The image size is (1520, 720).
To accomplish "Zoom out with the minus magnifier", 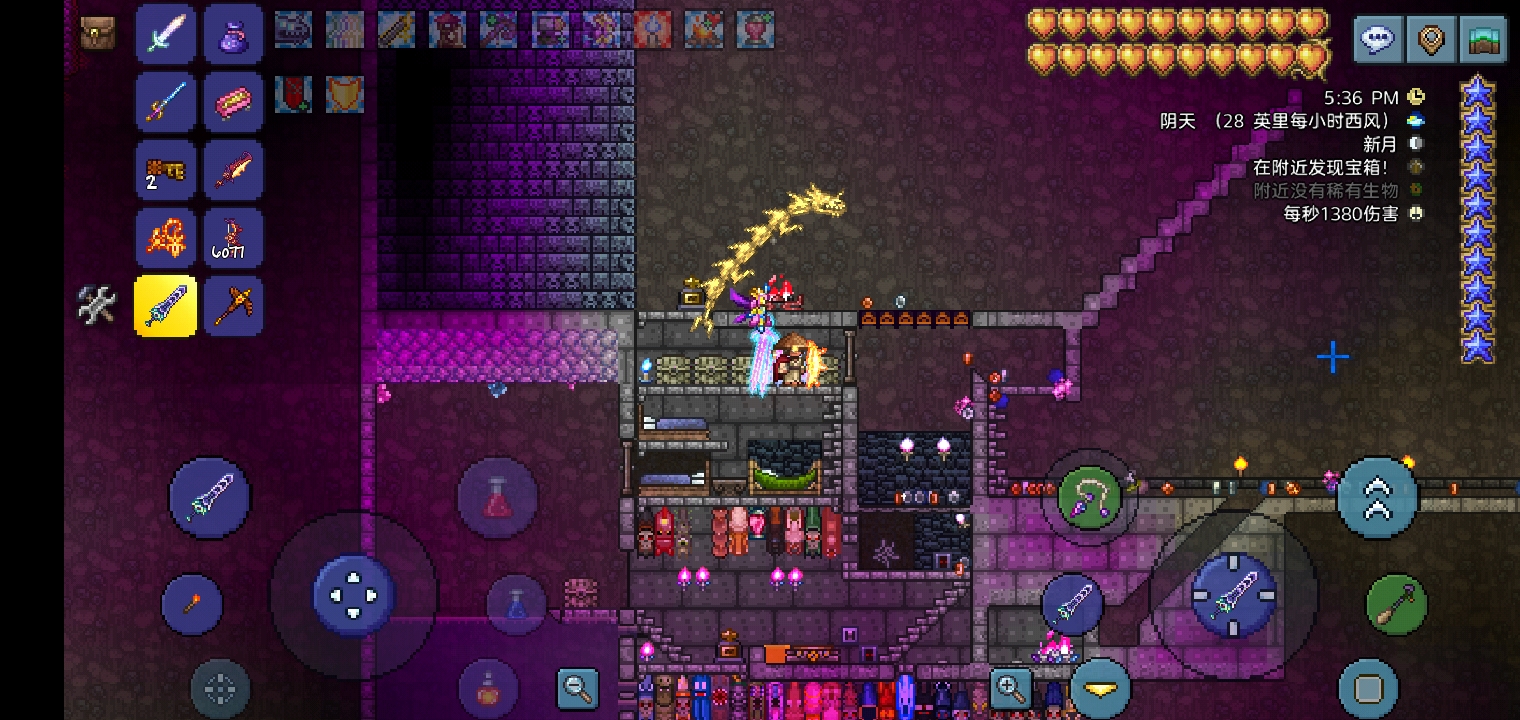I will pyautogui.click(x=578, y=688).
